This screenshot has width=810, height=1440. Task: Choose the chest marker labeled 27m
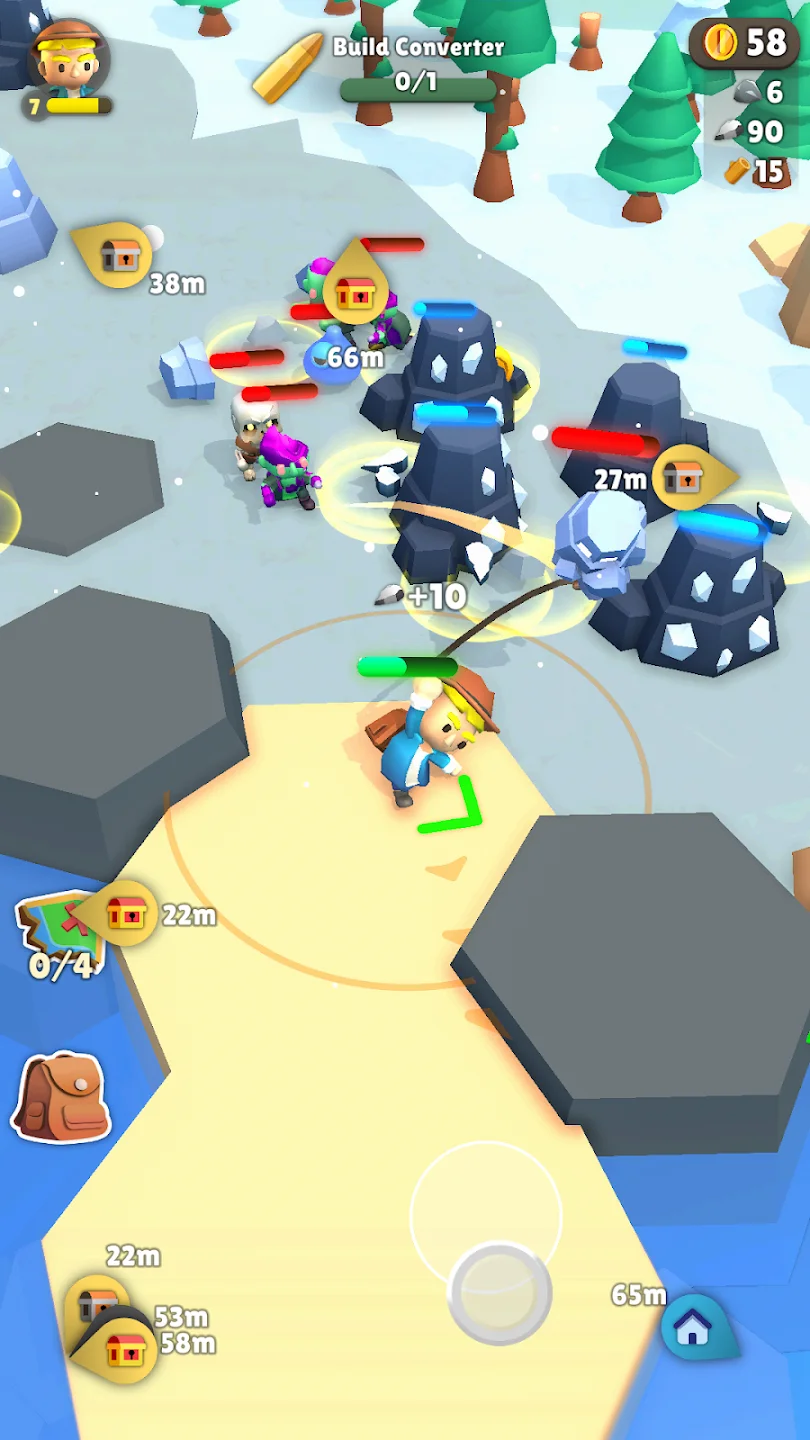(x=683, y=478)
